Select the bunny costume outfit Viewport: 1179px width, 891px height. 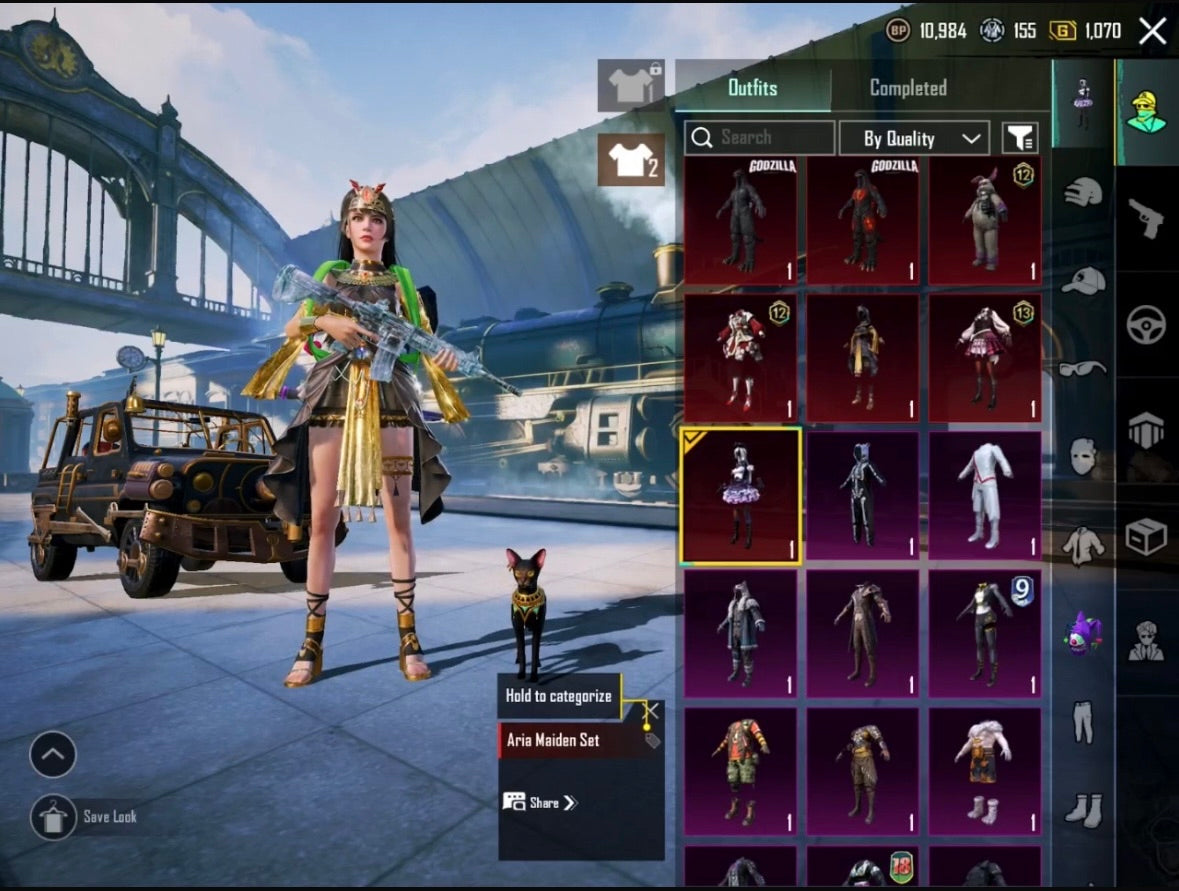point(985,221)
